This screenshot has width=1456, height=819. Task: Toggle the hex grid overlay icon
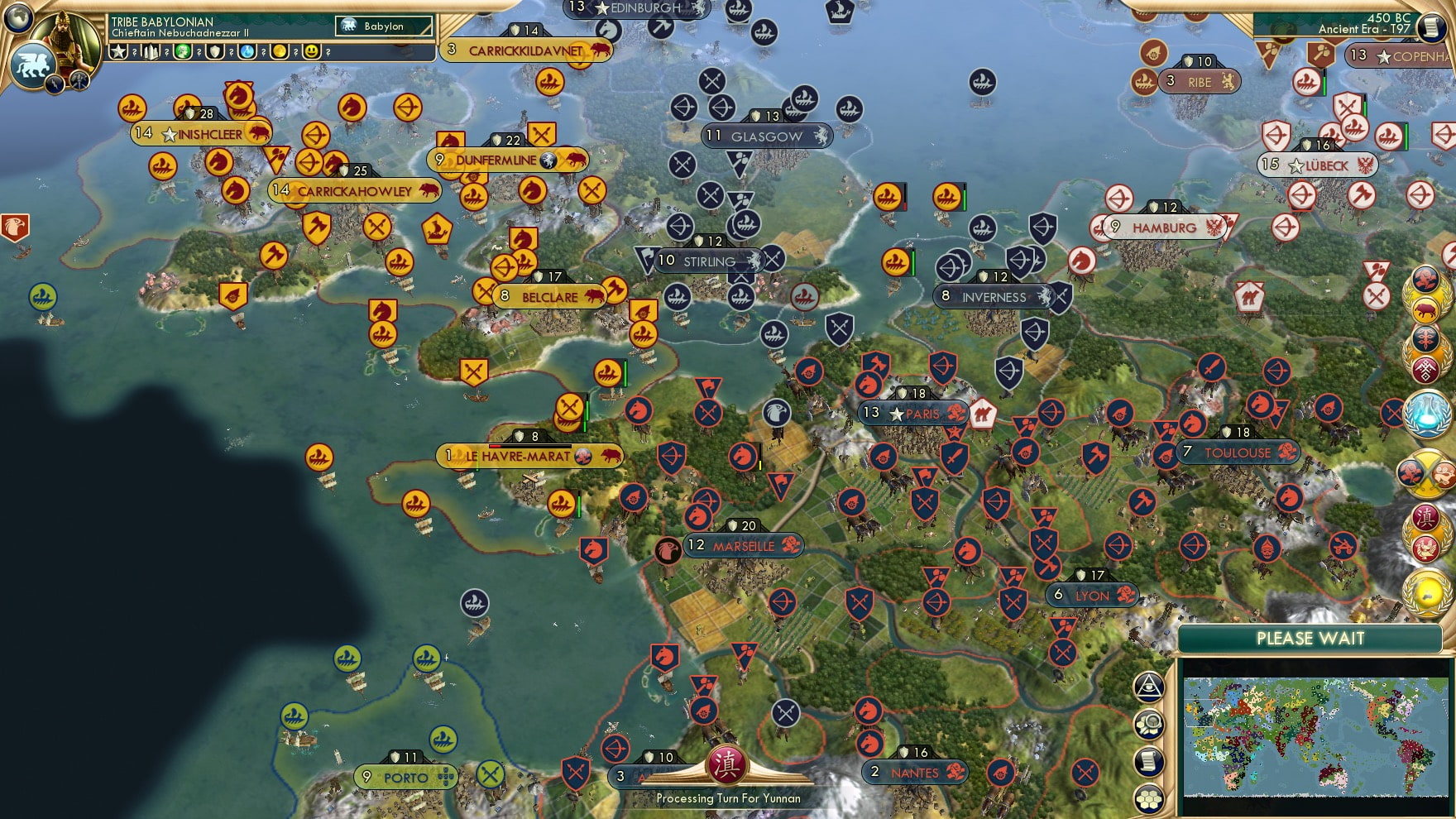point(1148,799)
